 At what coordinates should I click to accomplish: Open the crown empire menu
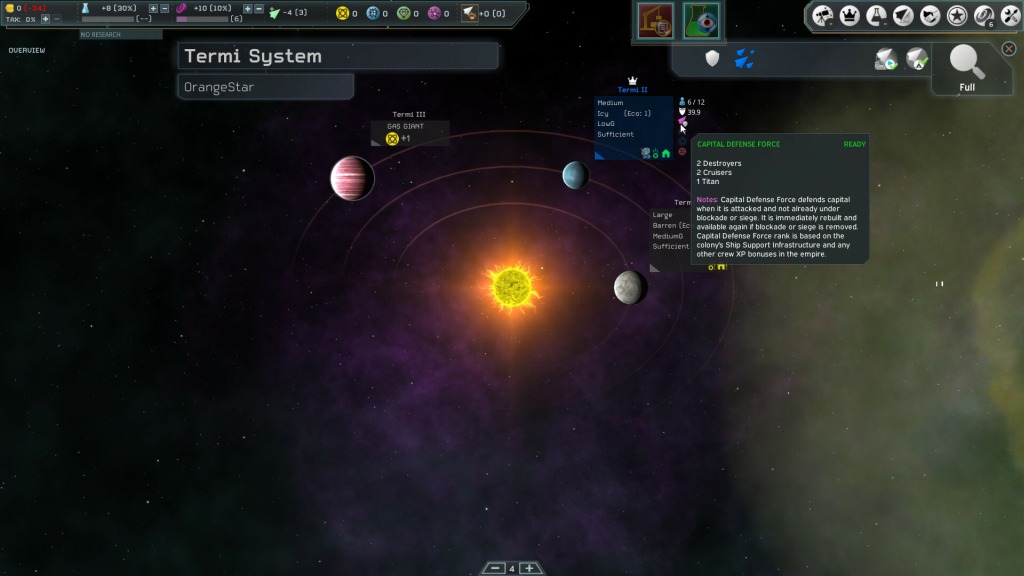pos(850,15)
